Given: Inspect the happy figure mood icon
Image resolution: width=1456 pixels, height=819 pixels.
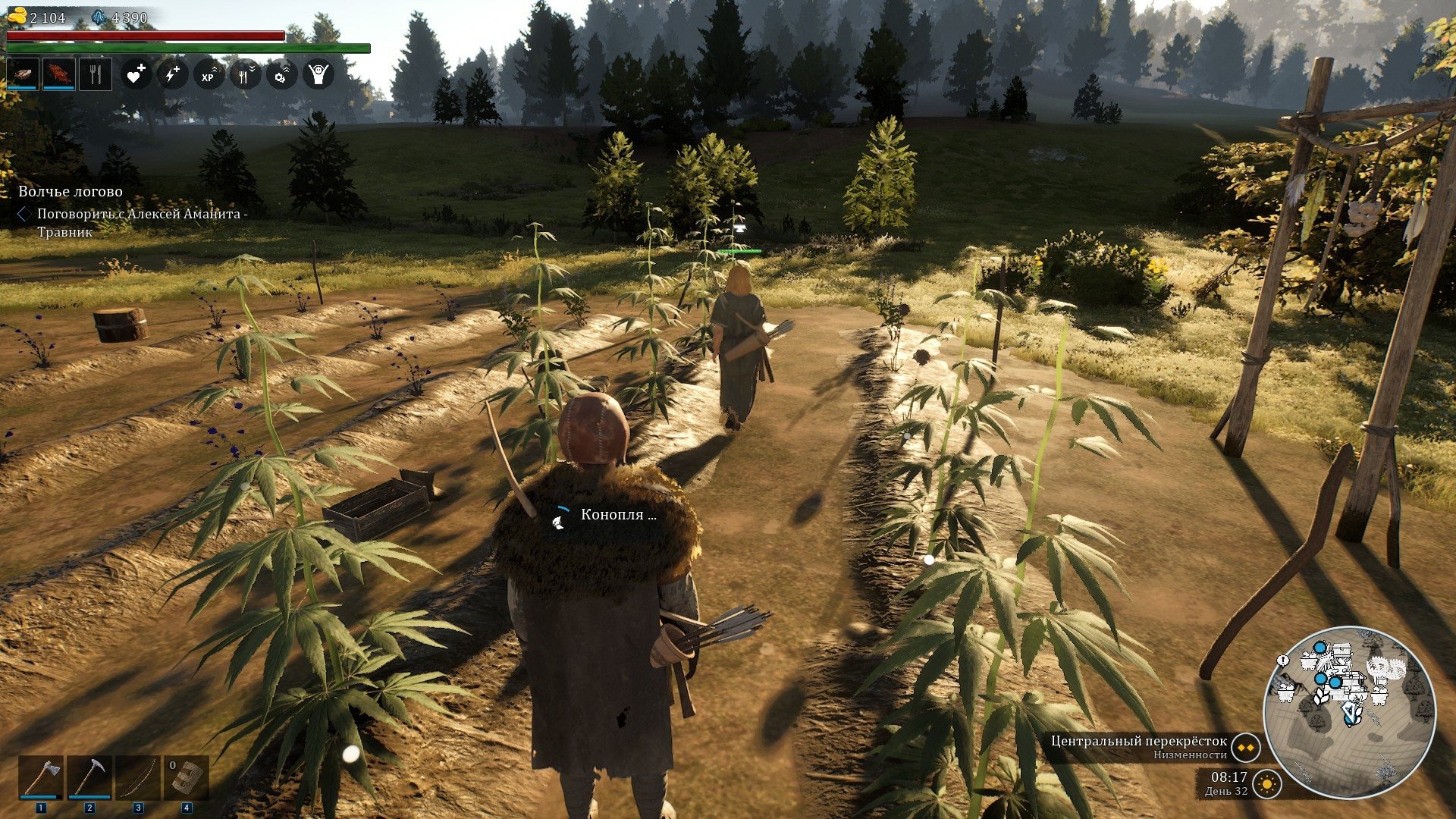Looking at the screenshot, I should tap(318, 74).
